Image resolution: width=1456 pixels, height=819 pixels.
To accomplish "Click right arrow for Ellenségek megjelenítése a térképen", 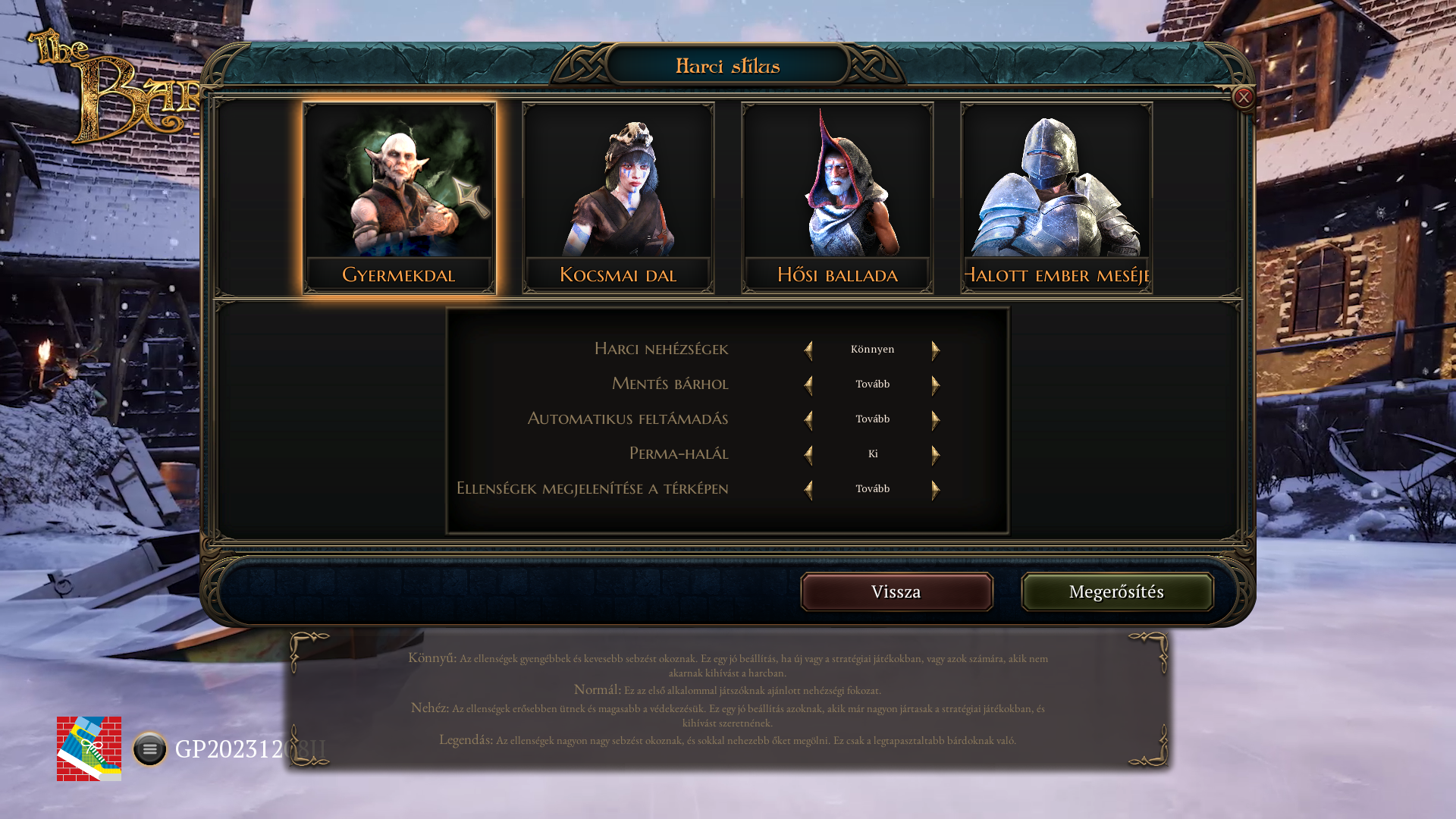I will coord(936,489).
